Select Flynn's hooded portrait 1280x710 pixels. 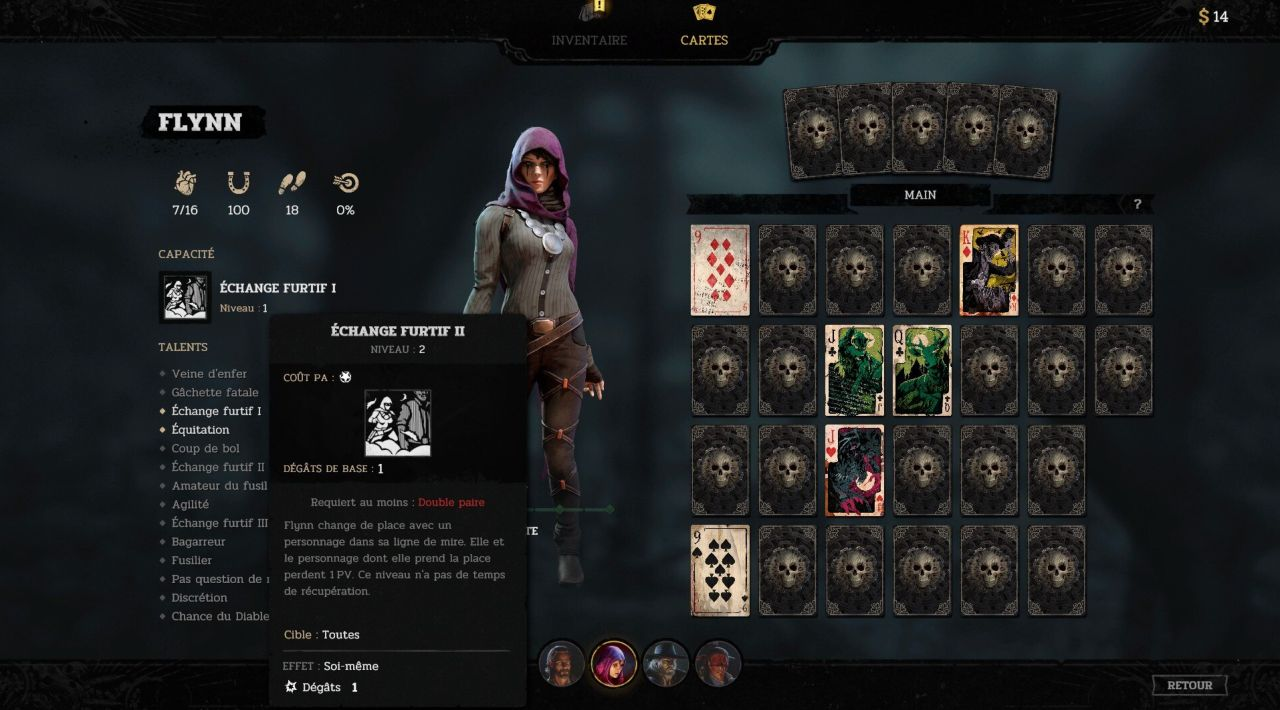pos(614,664)
